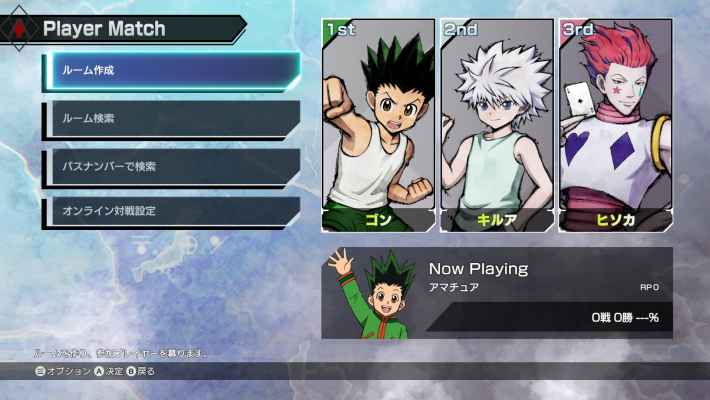
Task: Open the ルーム検索 room search
Action: coord(171,119)
